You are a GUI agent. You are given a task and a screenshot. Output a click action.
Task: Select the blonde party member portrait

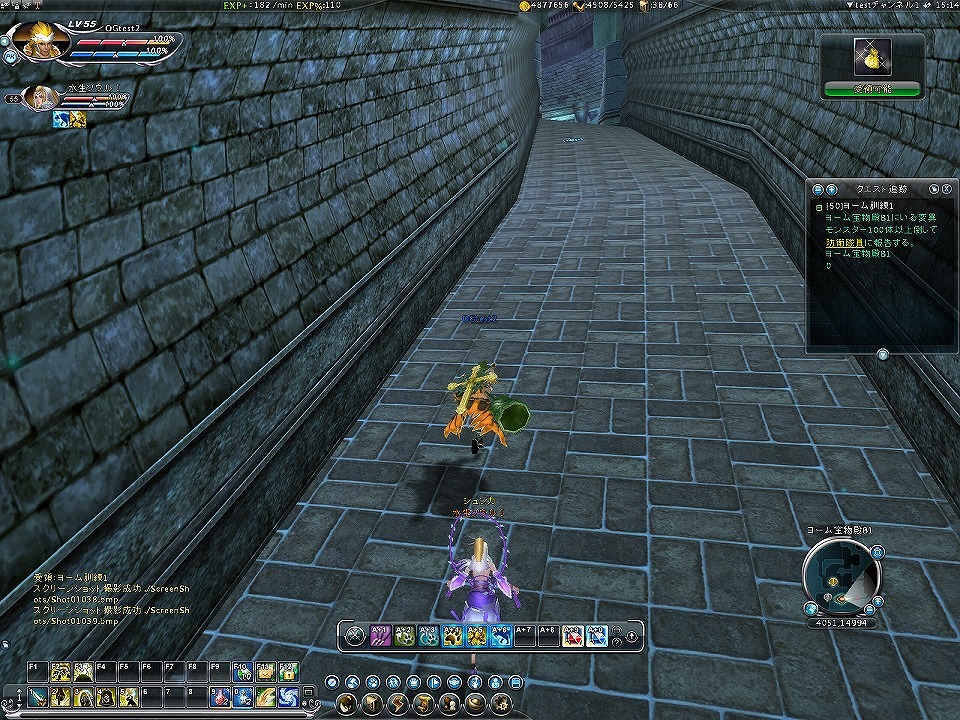pos(41,98)
